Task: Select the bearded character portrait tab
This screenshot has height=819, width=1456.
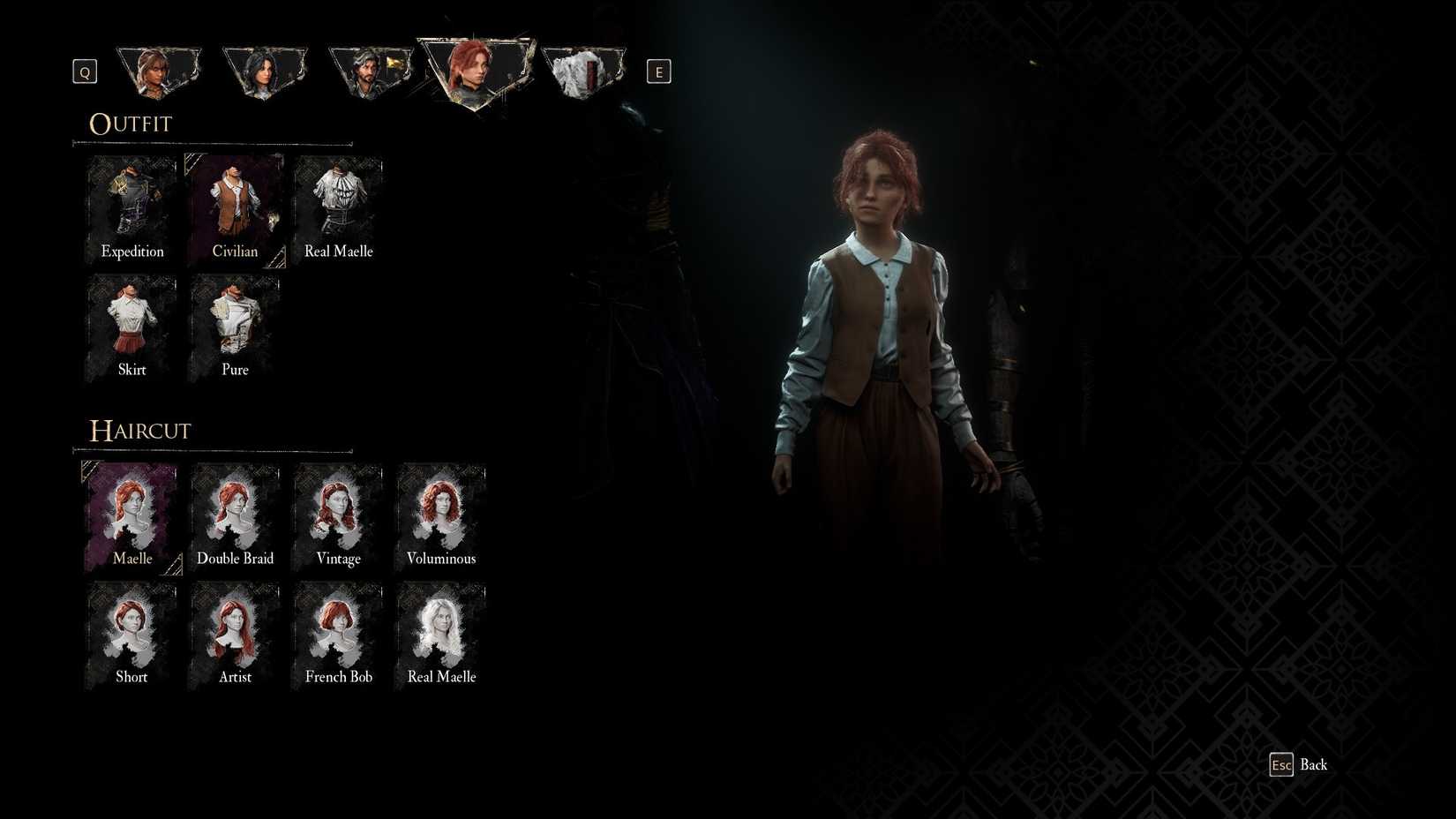Action: click(371, 71)
